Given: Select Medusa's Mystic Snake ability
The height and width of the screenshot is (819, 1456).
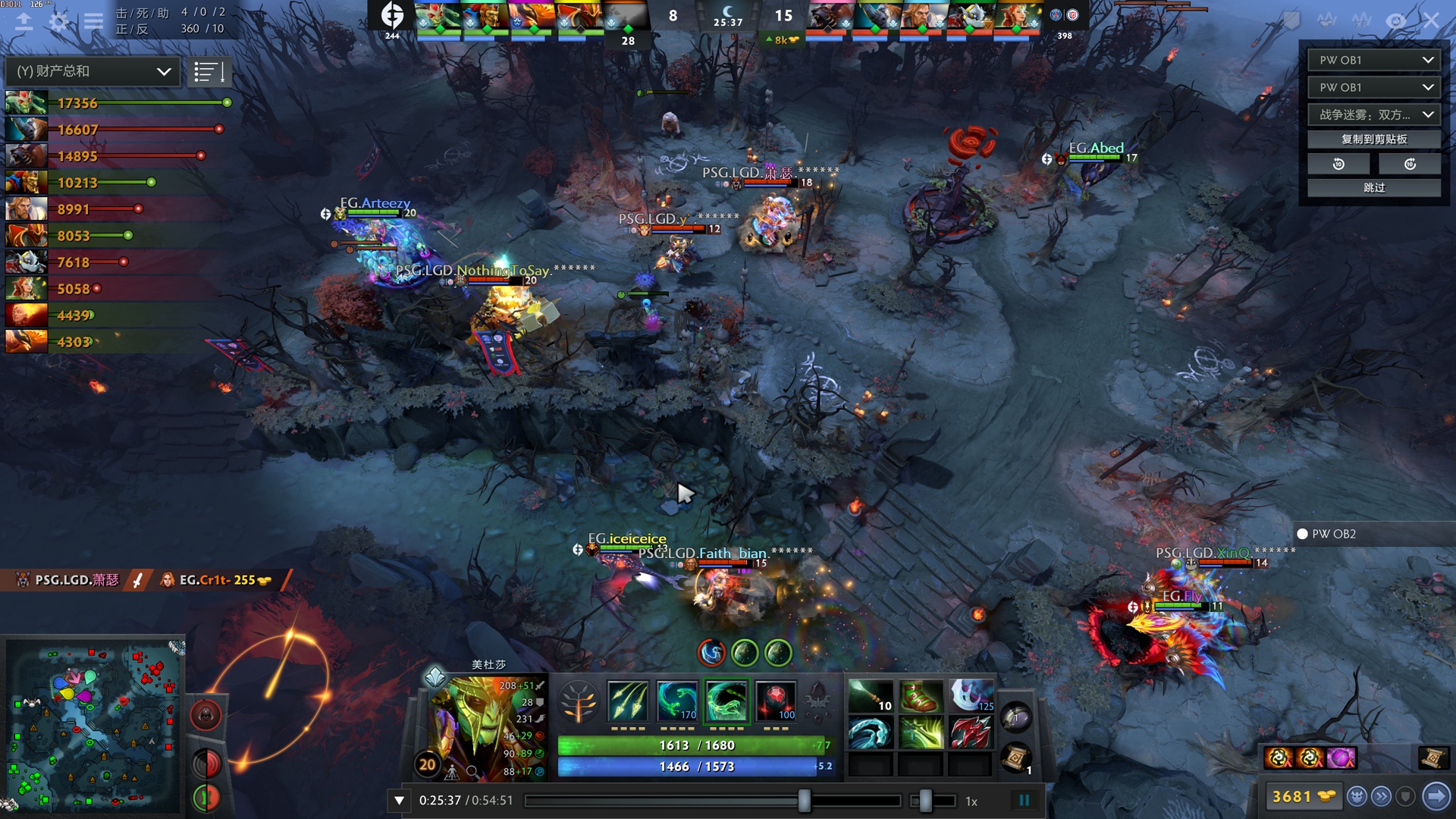Looking at the screenshot, I should (x=677, y=701).
